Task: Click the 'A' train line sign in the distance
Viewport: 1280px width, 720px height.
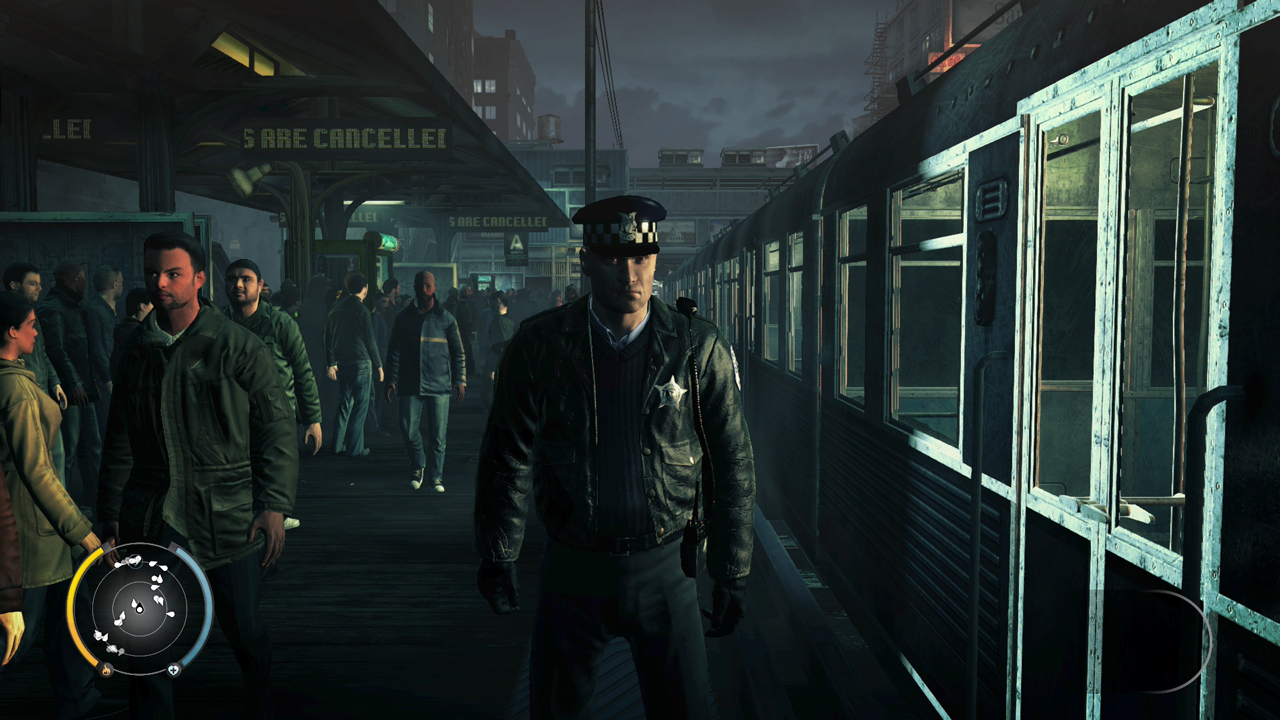Action: pyautogui.click(x=517, y=243)
